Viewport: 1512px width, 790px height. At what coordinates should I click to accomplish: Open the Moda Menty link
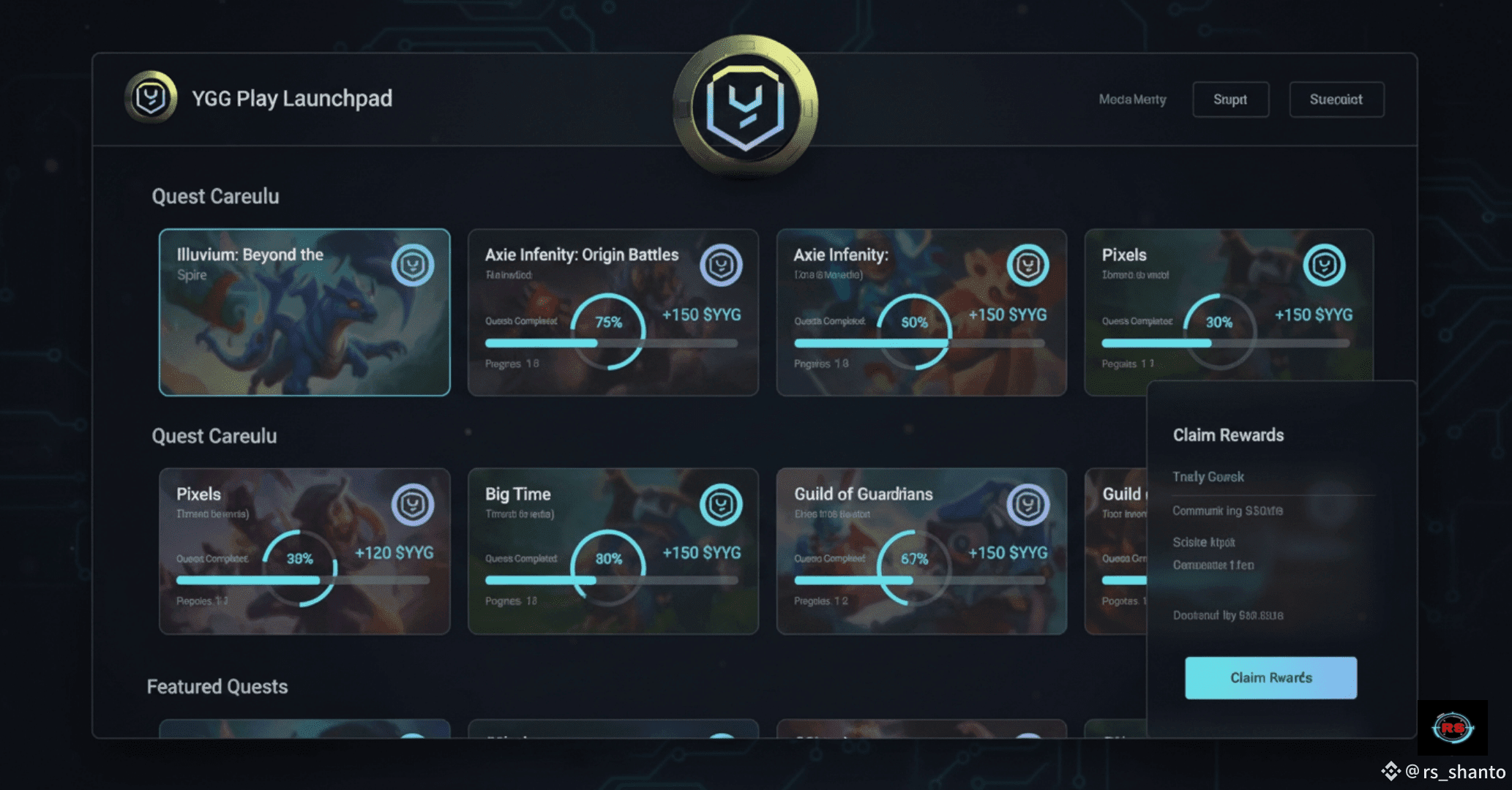click(x=1132, y=99)
